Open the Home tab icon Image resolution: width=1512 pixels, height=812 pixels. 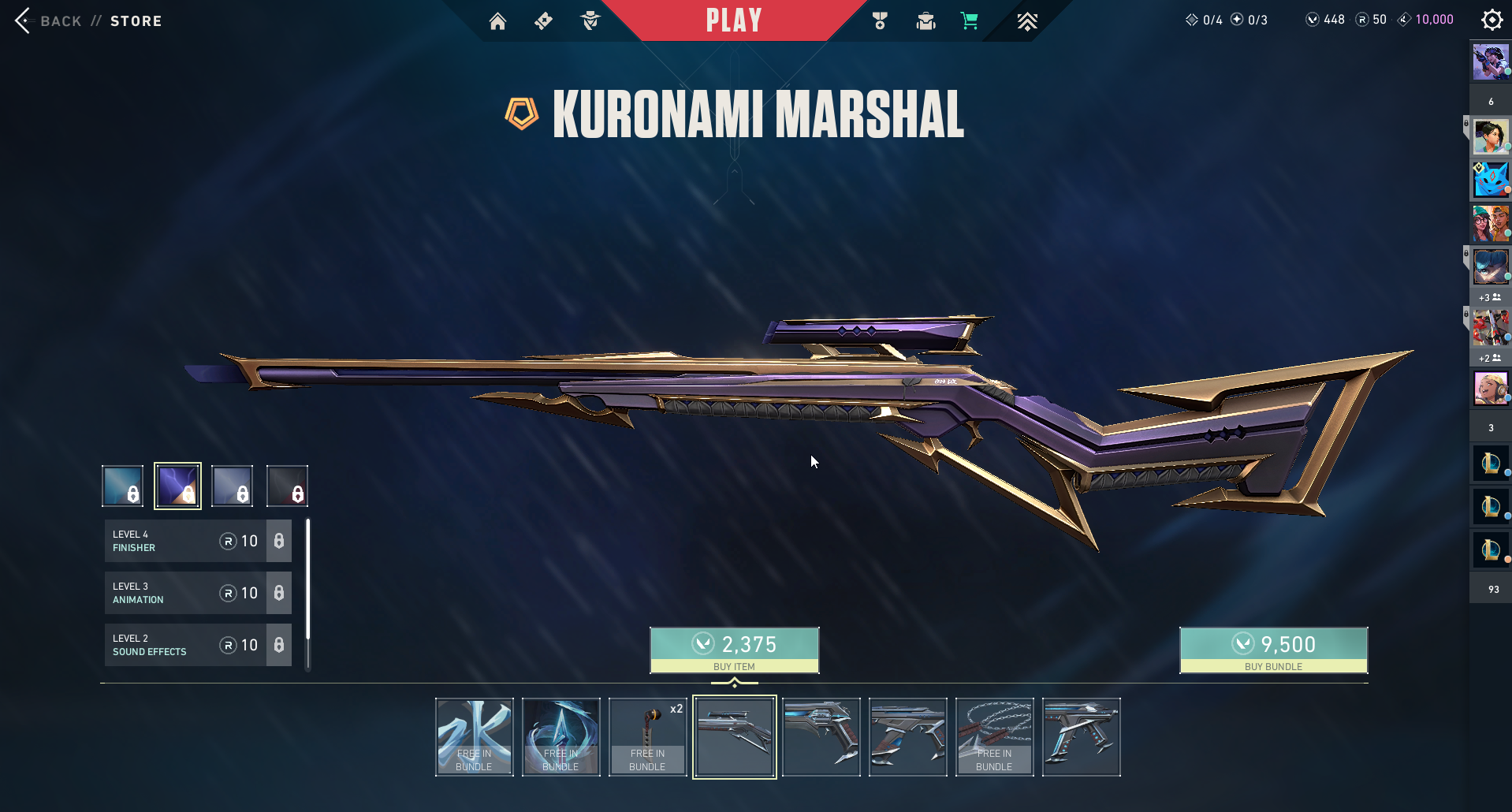[x=497, y=21]
